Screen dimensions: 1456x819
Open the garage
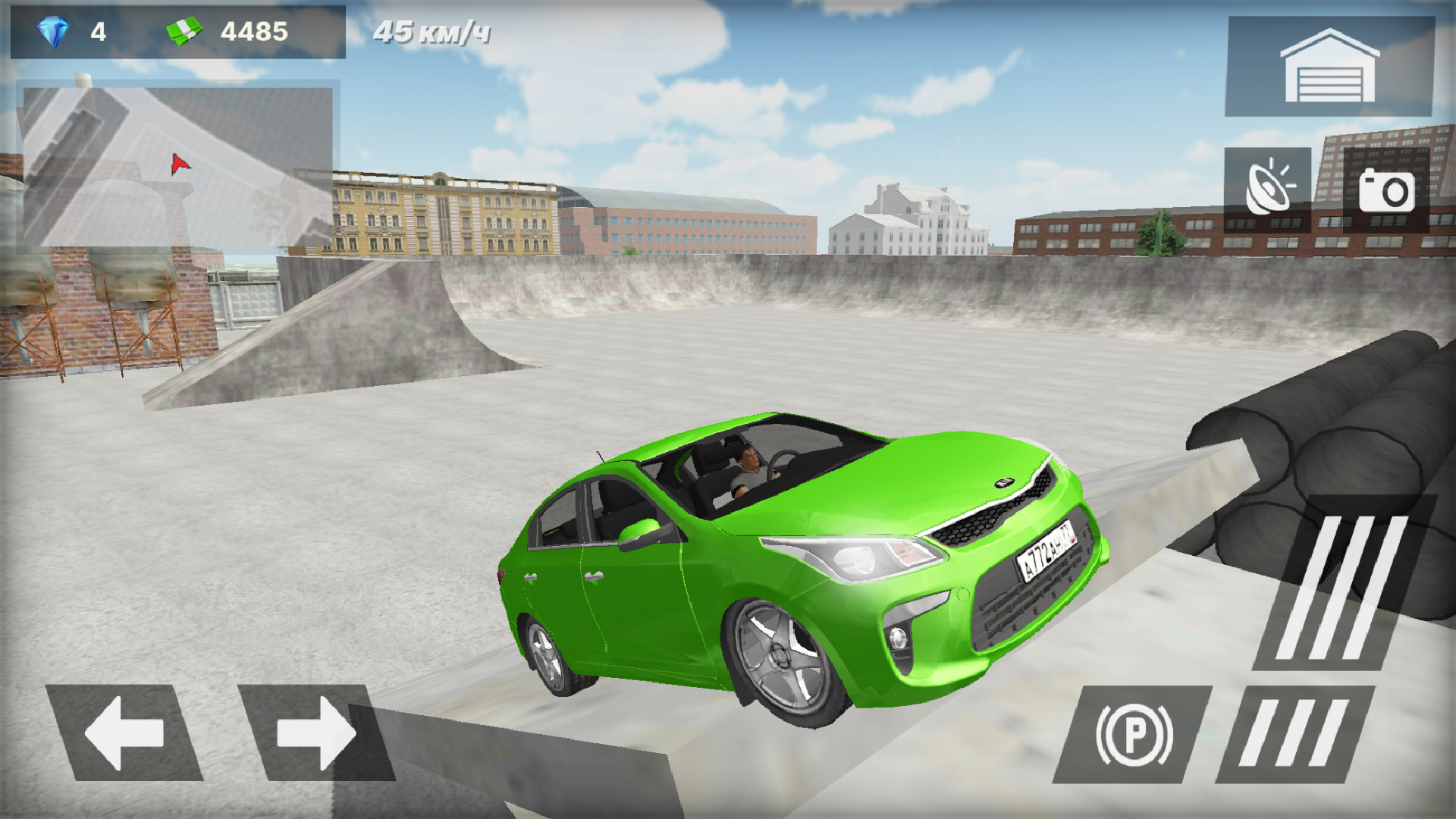click(x=1329, y=67)
